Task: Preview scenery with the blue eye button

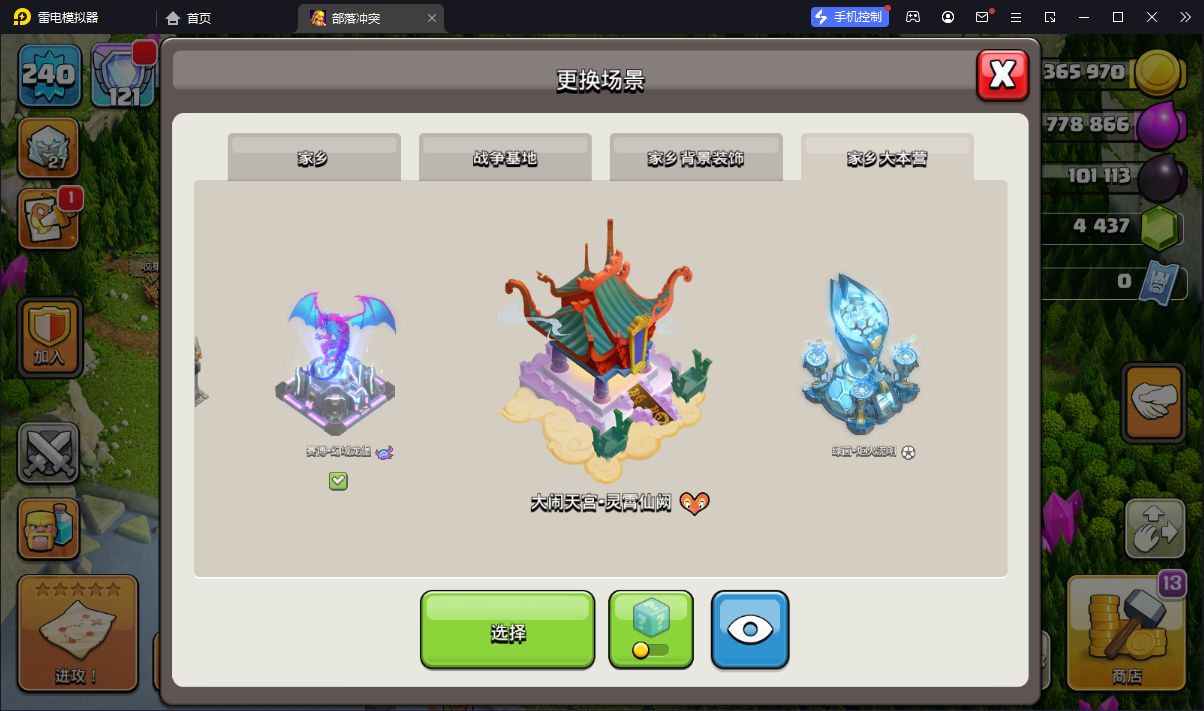Action: pos(750,630)
